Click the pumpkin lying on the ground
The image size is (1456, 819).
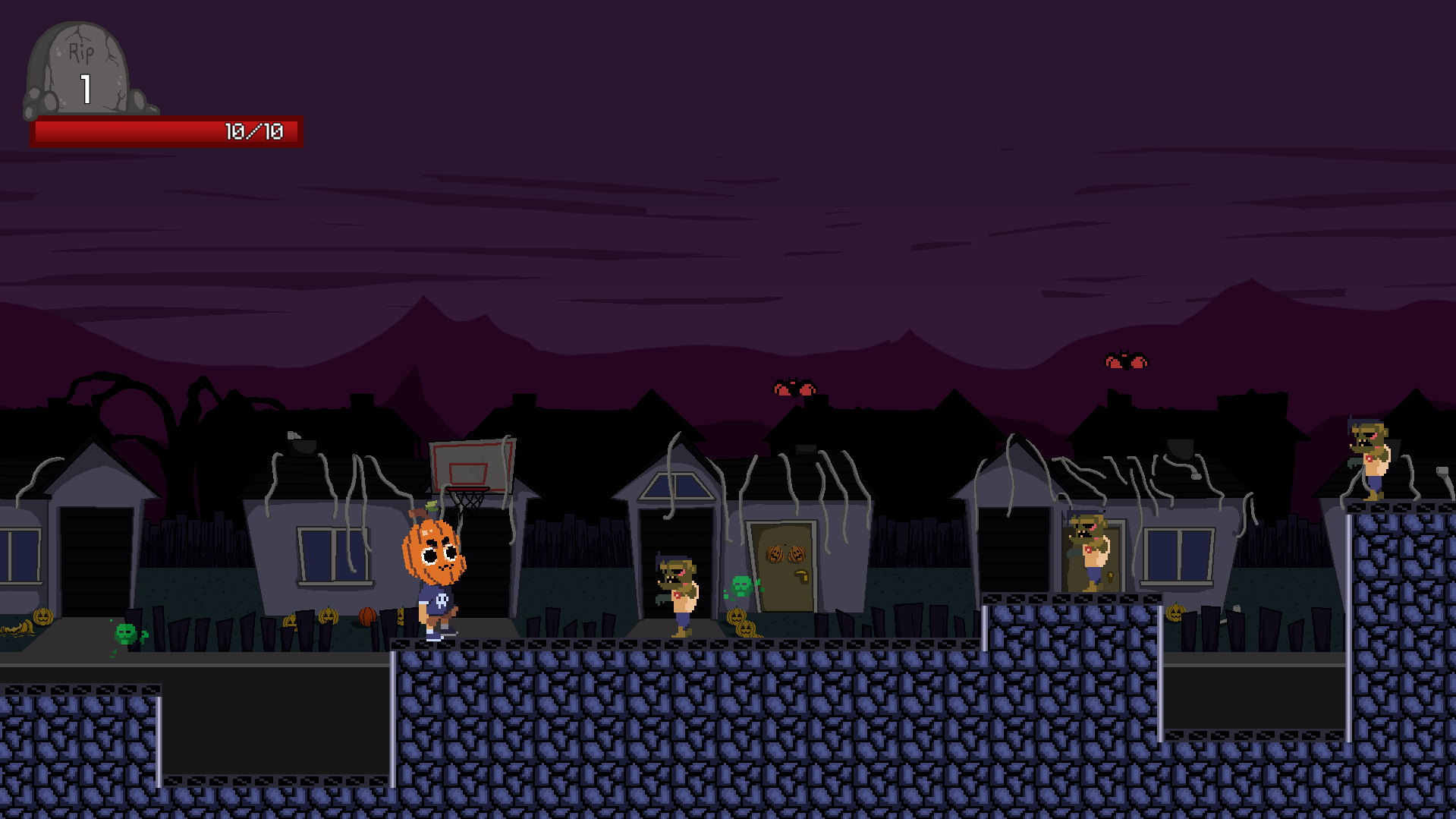point(328,616)
